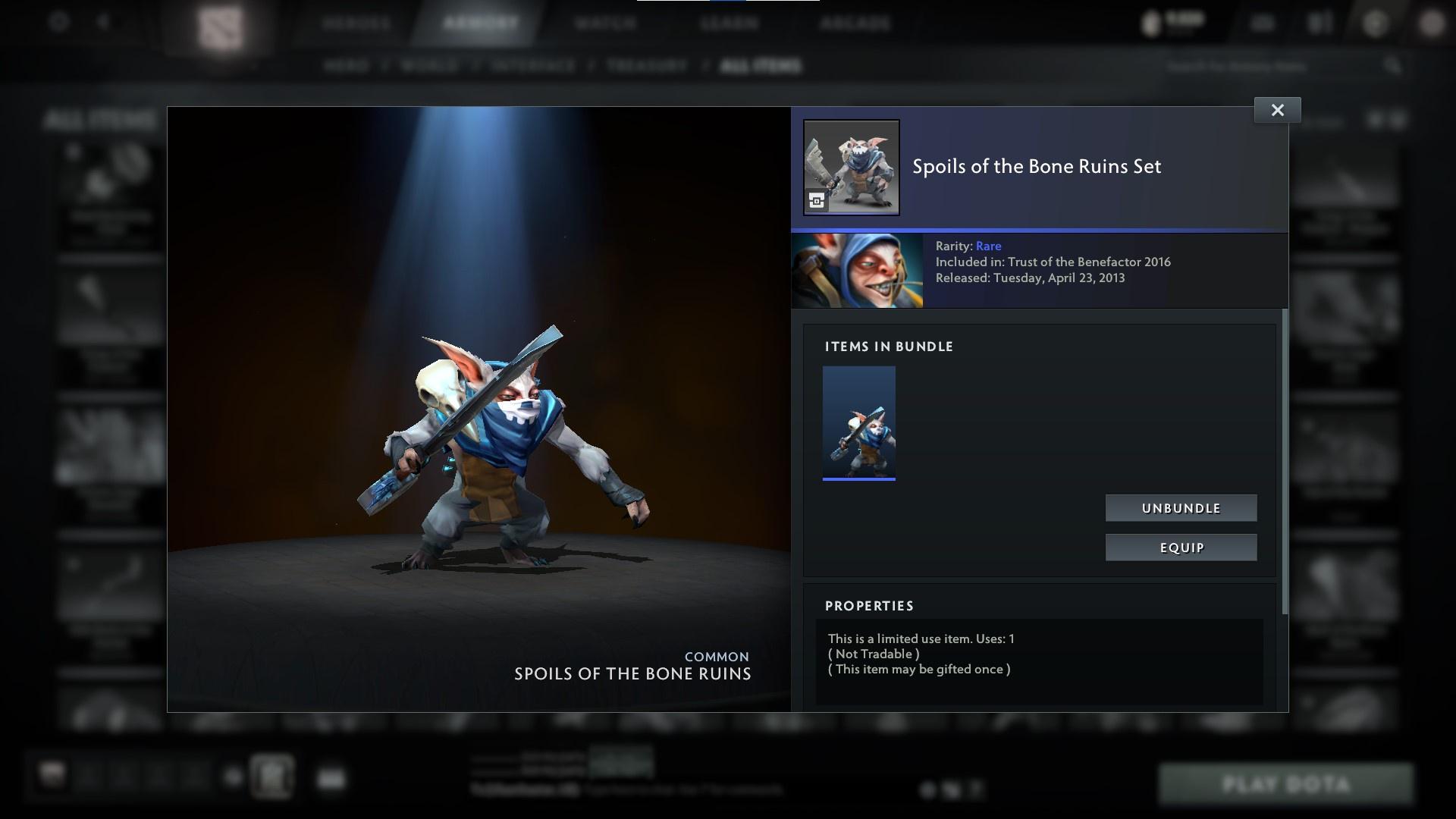The image size is (1456, 819).
Task: Click the shard currency icon near the top
Action: pos(1153,21)
